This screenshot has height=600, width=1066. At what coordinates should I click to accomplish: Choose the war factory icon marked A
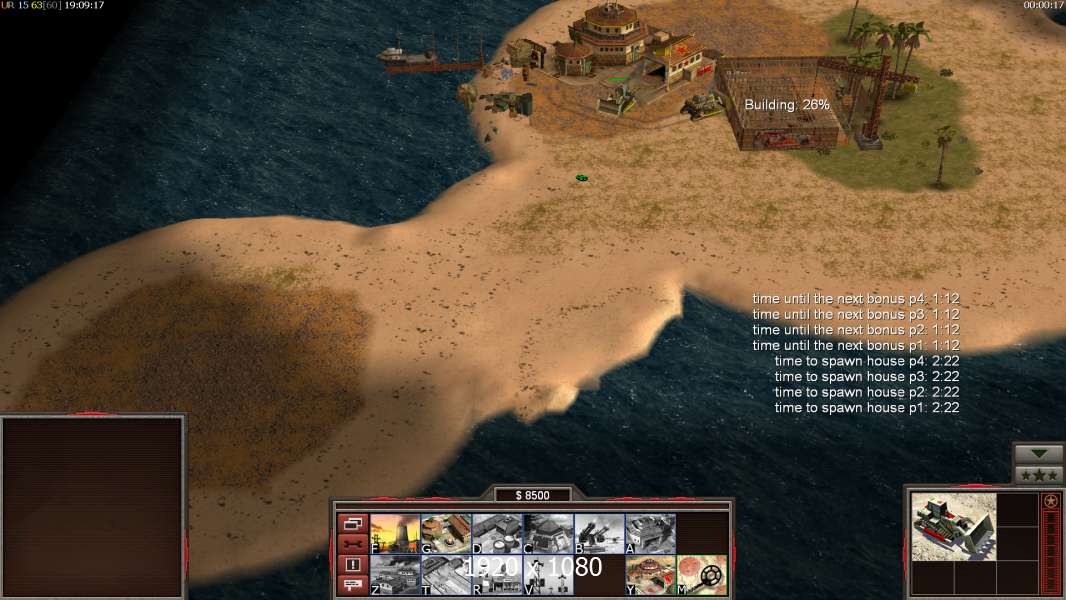(650, 534)
